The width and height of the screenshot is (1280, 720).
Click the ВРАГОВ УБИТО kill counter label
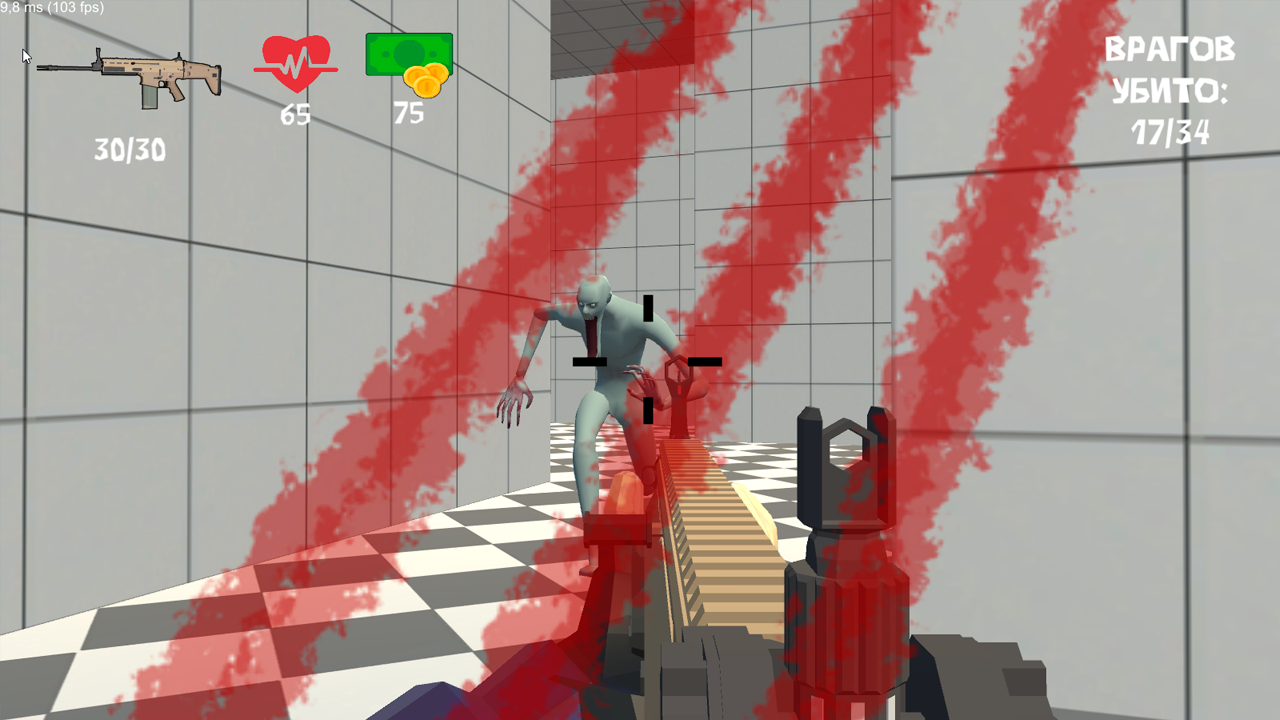click(x=1172, y=70)
